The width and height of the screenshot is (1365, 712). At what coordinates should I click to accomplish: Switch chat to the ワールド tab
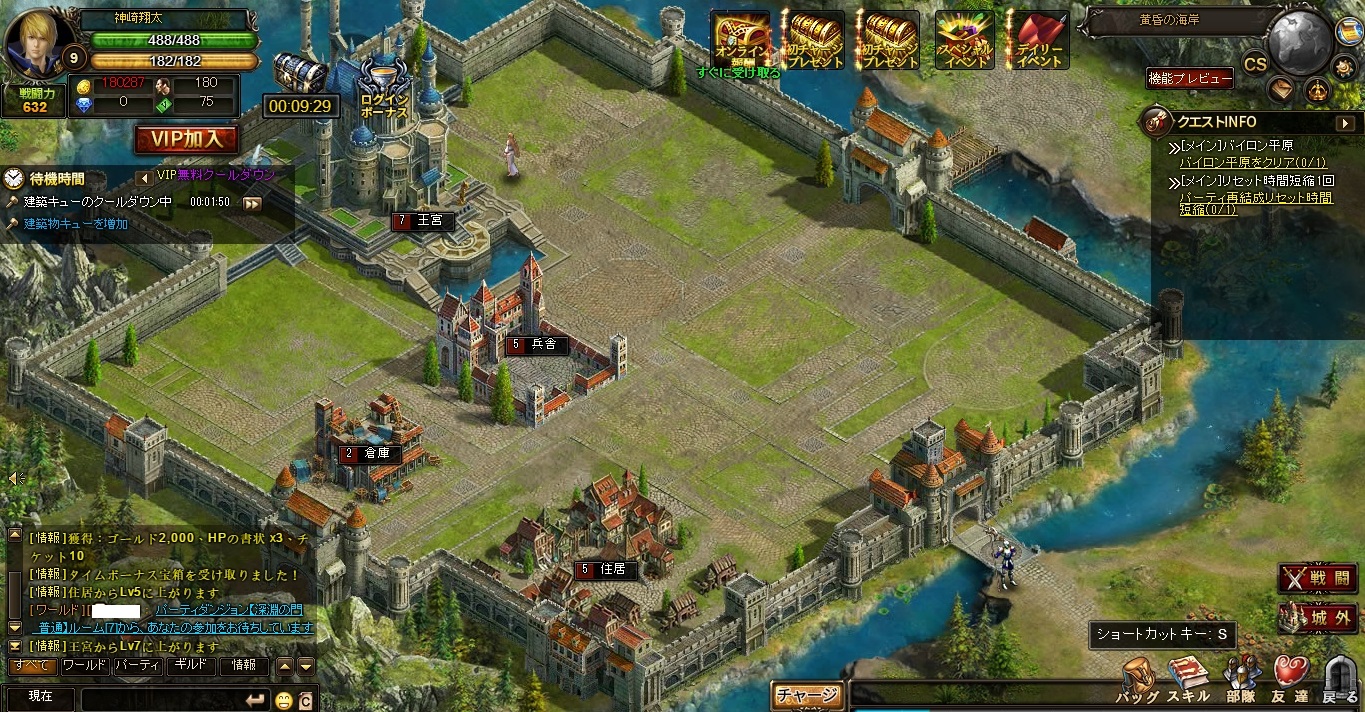[85, 665]
